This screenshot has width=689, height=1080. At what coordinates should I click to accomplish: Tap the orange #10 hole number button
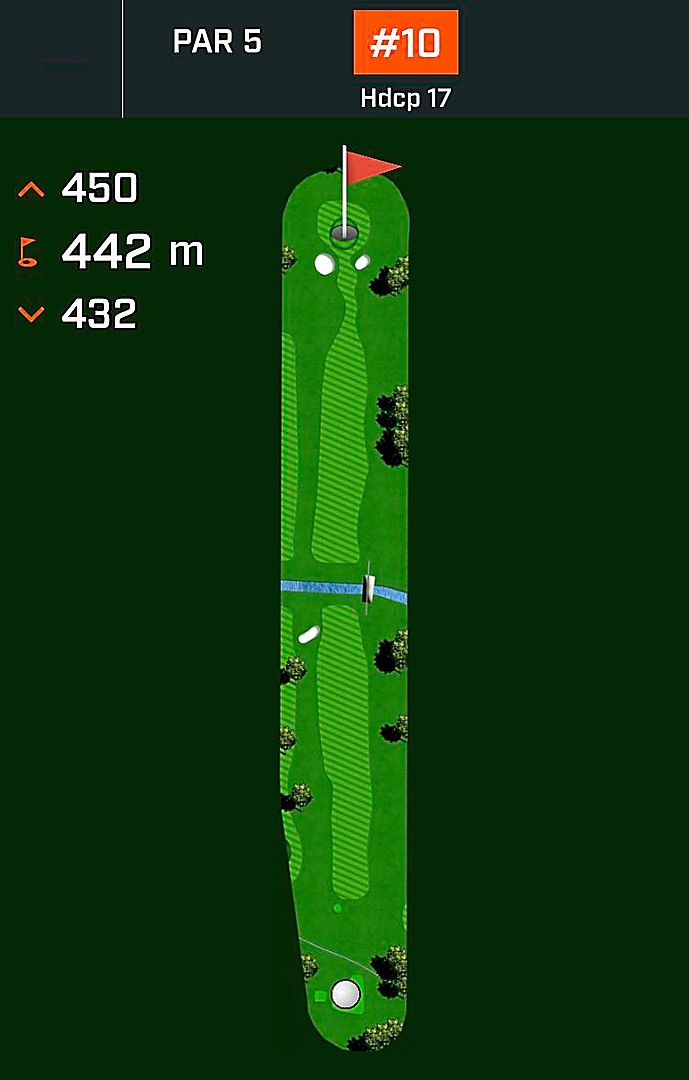(x=405, y=43)
